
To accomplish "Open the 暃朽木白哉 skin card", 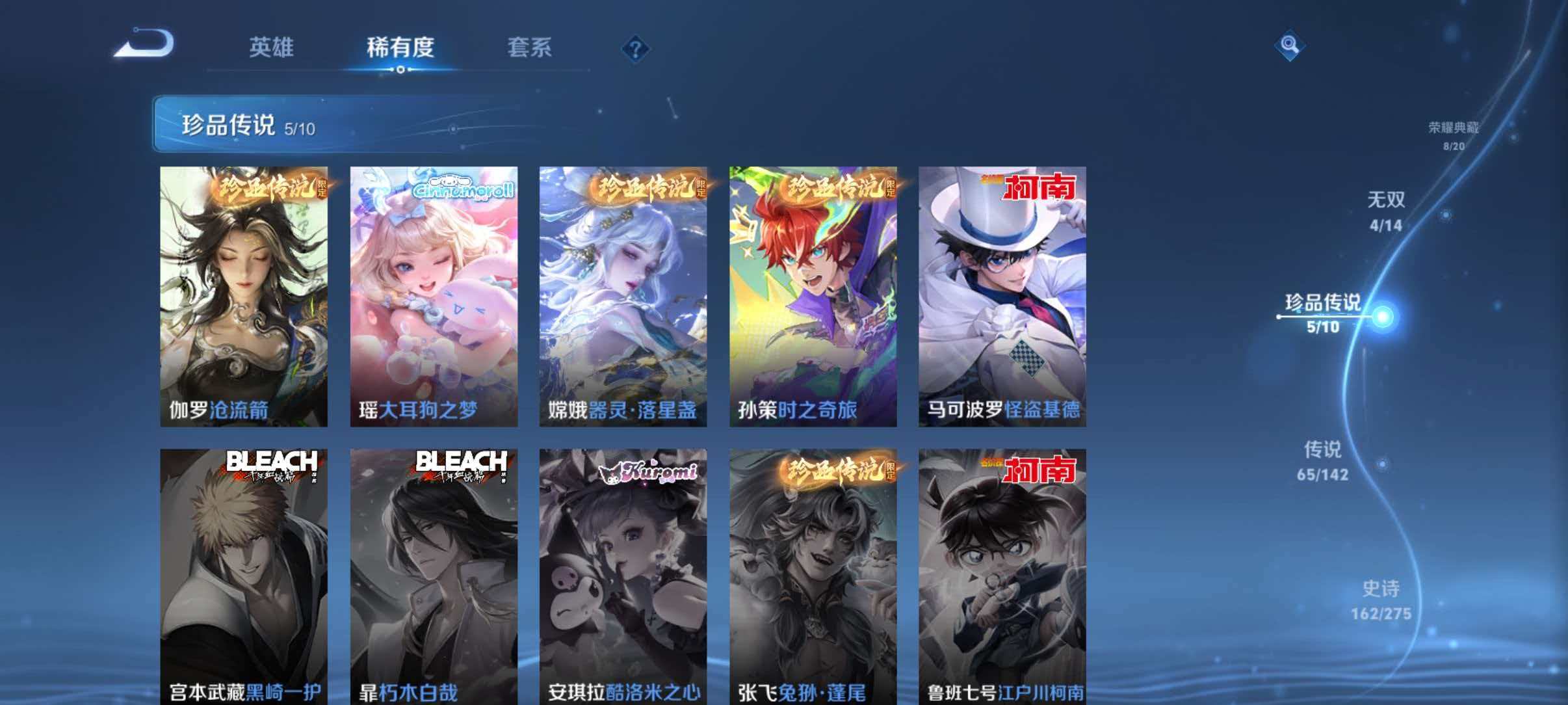I will tap(434, 572).
